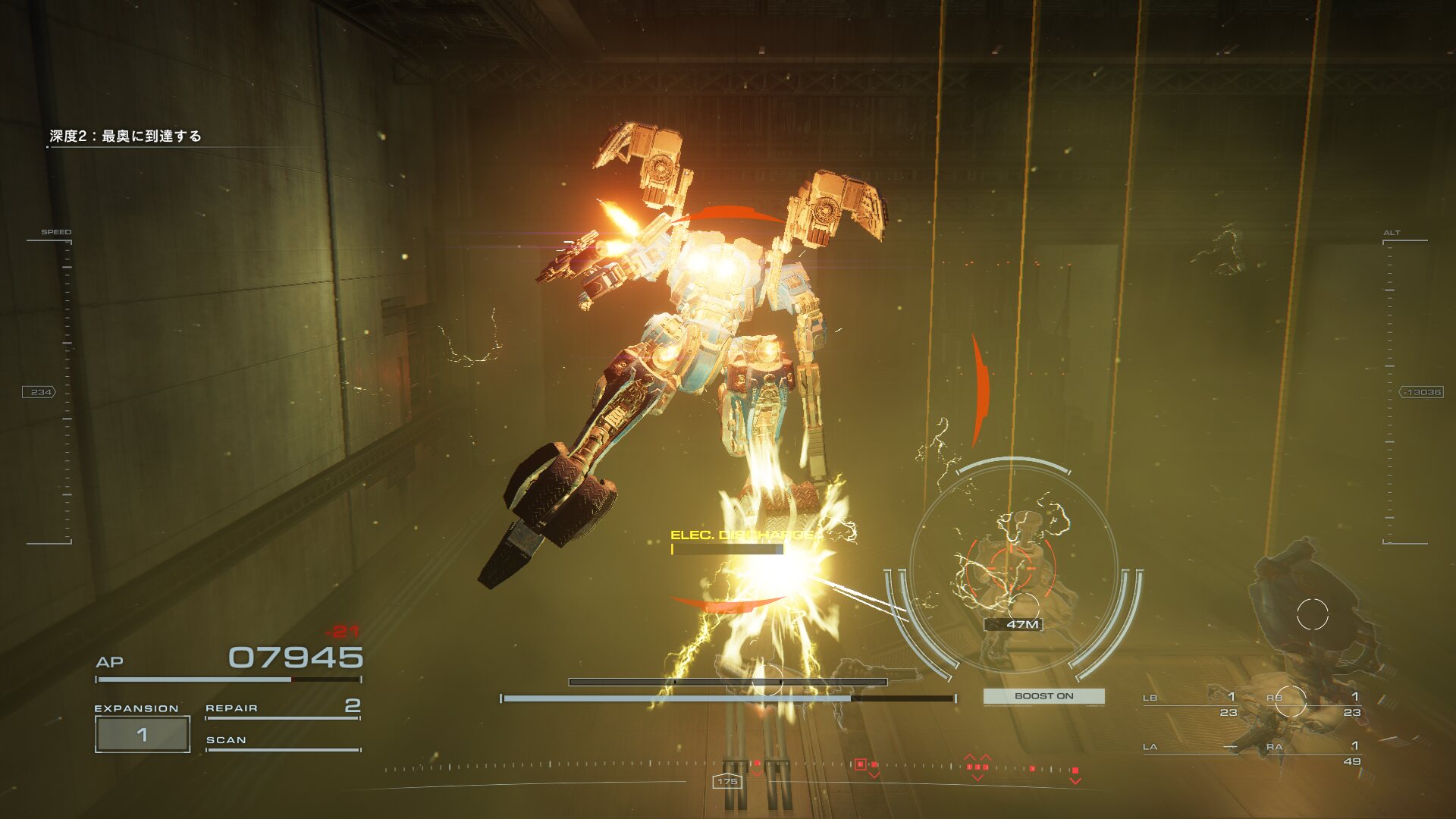The image size is (1456, 819).
Task: Select the mission objective tracker text
Action: pyautogui.click(x=125, y=136)
